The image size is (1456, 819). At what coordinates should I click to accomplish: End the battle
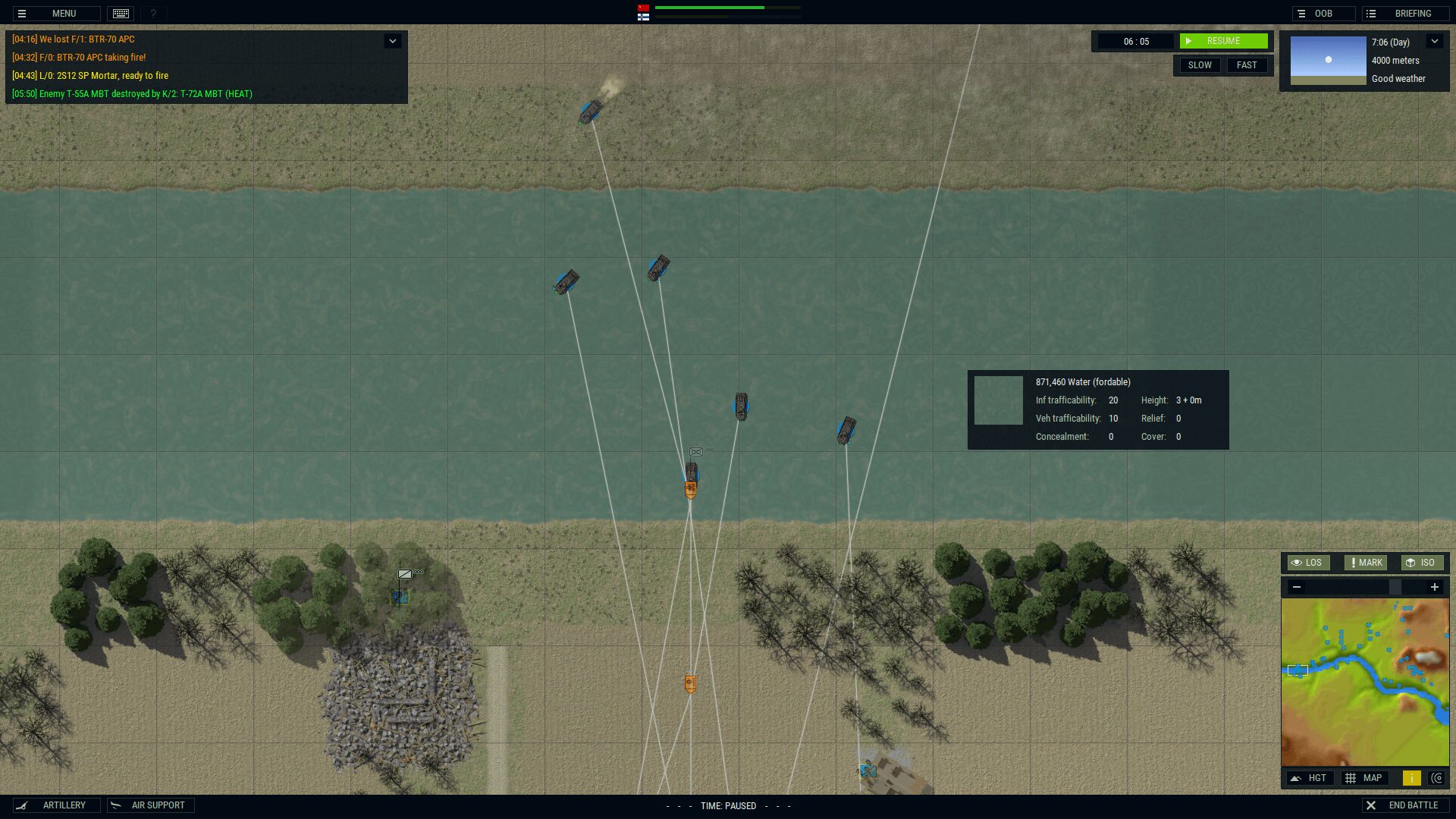1404,805
